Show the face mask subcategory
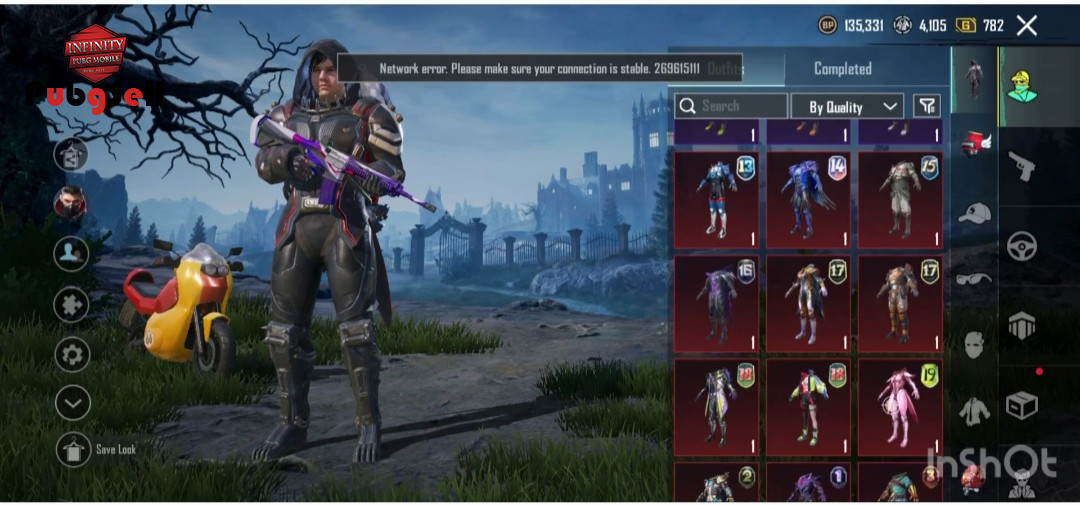 (x=974, y=345)
